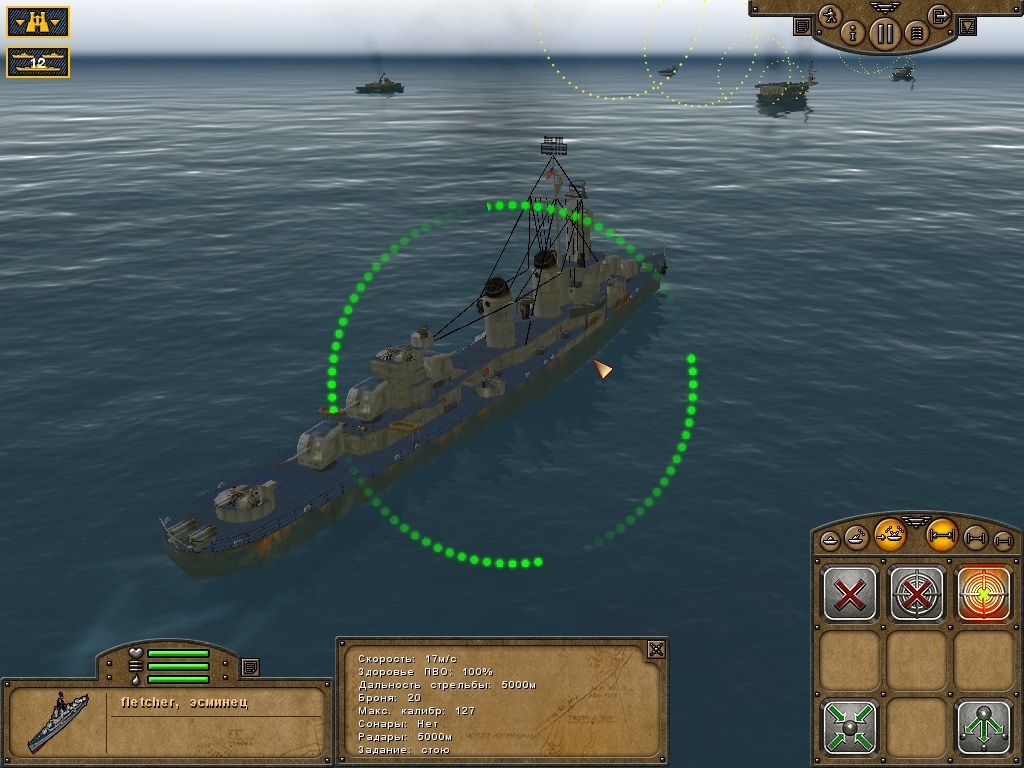Image resolution: width=1024 pixels, height=768 pixels.
Task: Open the notes sheet icon in top bar
Action: pos(802,27)
